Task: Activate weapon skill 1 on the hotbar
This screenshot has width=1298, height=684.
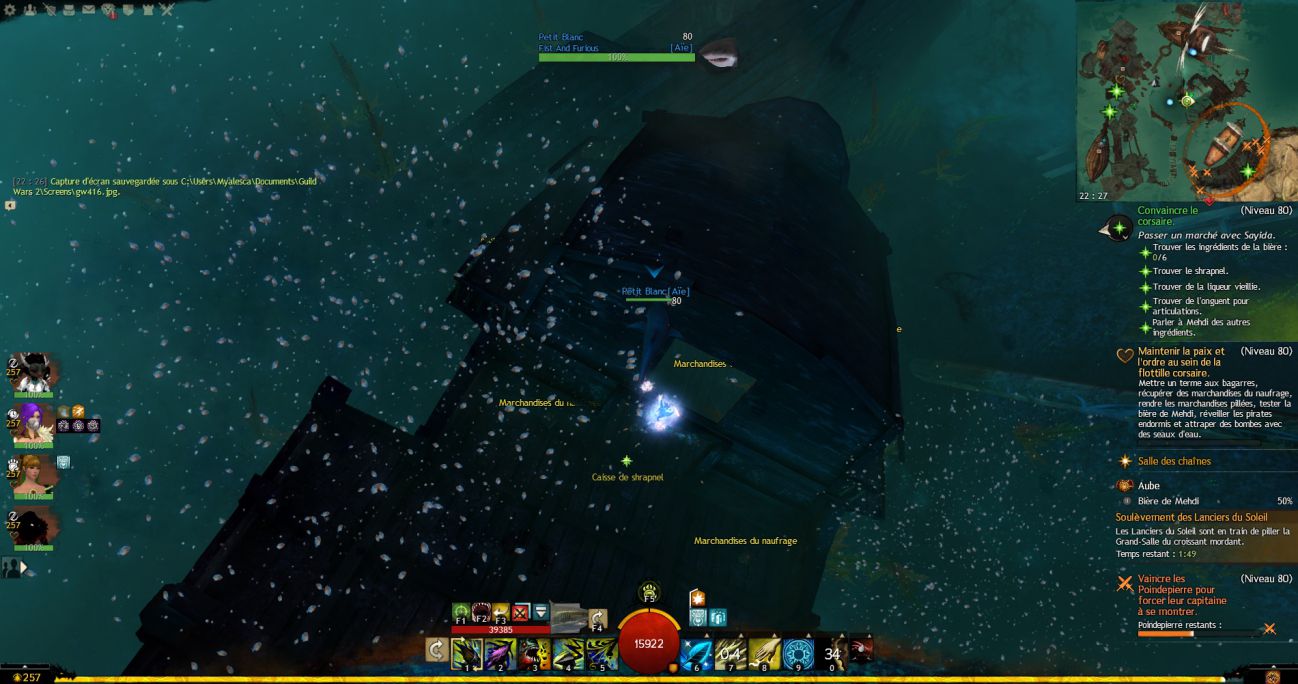Action: (x=467, y=653)
